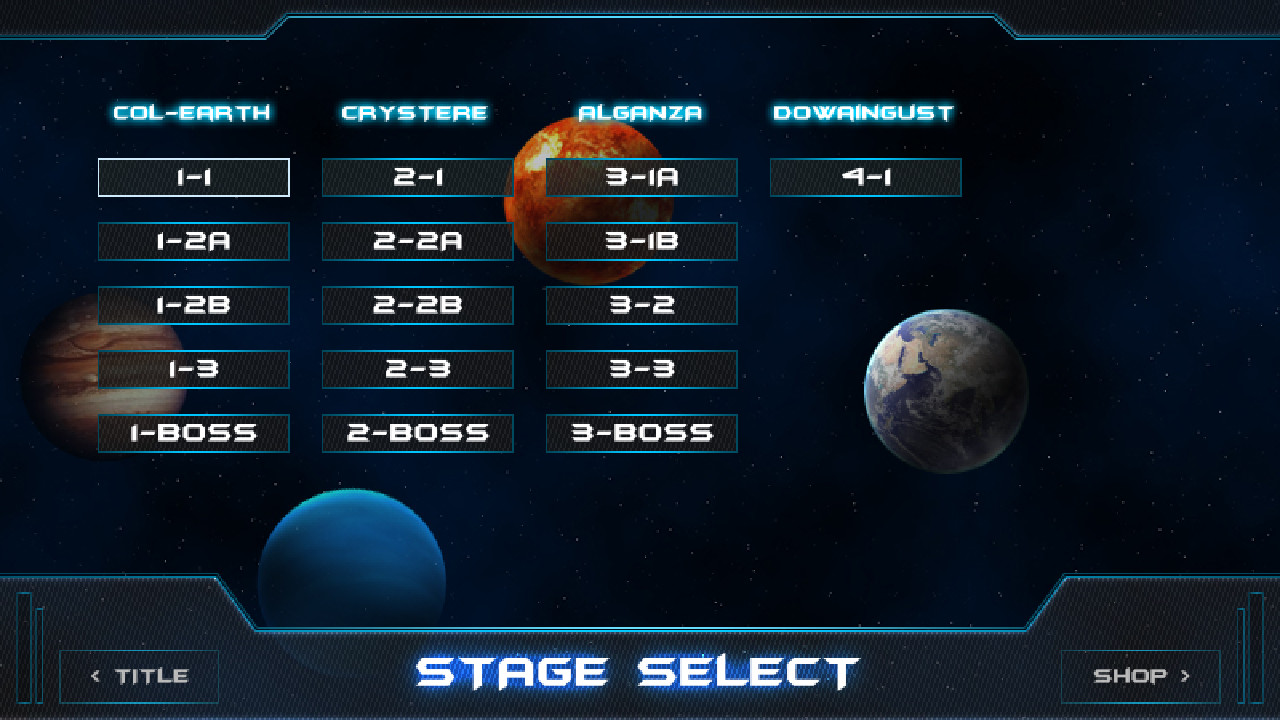Select stage 1-3

[193, 369]
